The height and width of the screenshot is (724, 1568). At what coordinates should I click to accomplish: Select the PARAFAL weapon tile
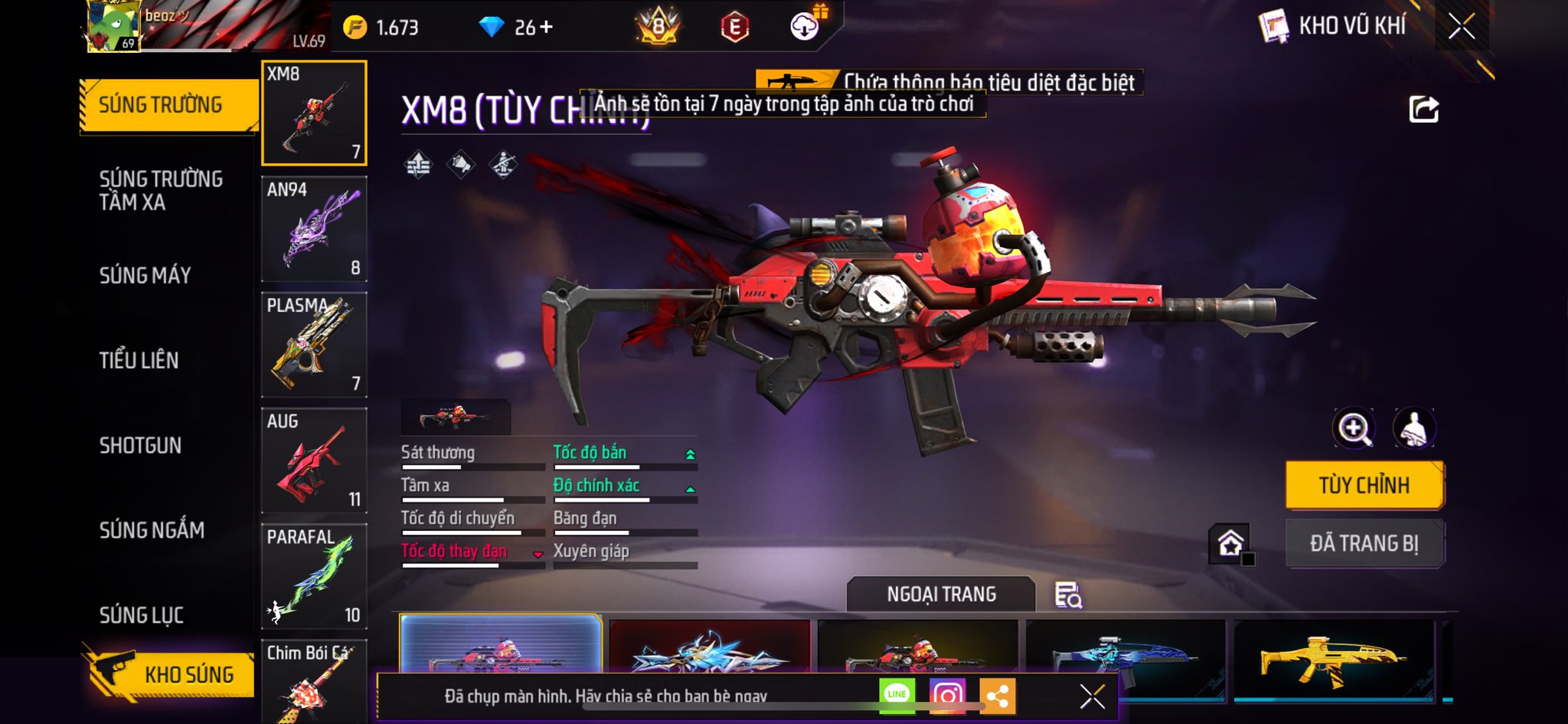[314, 576]
